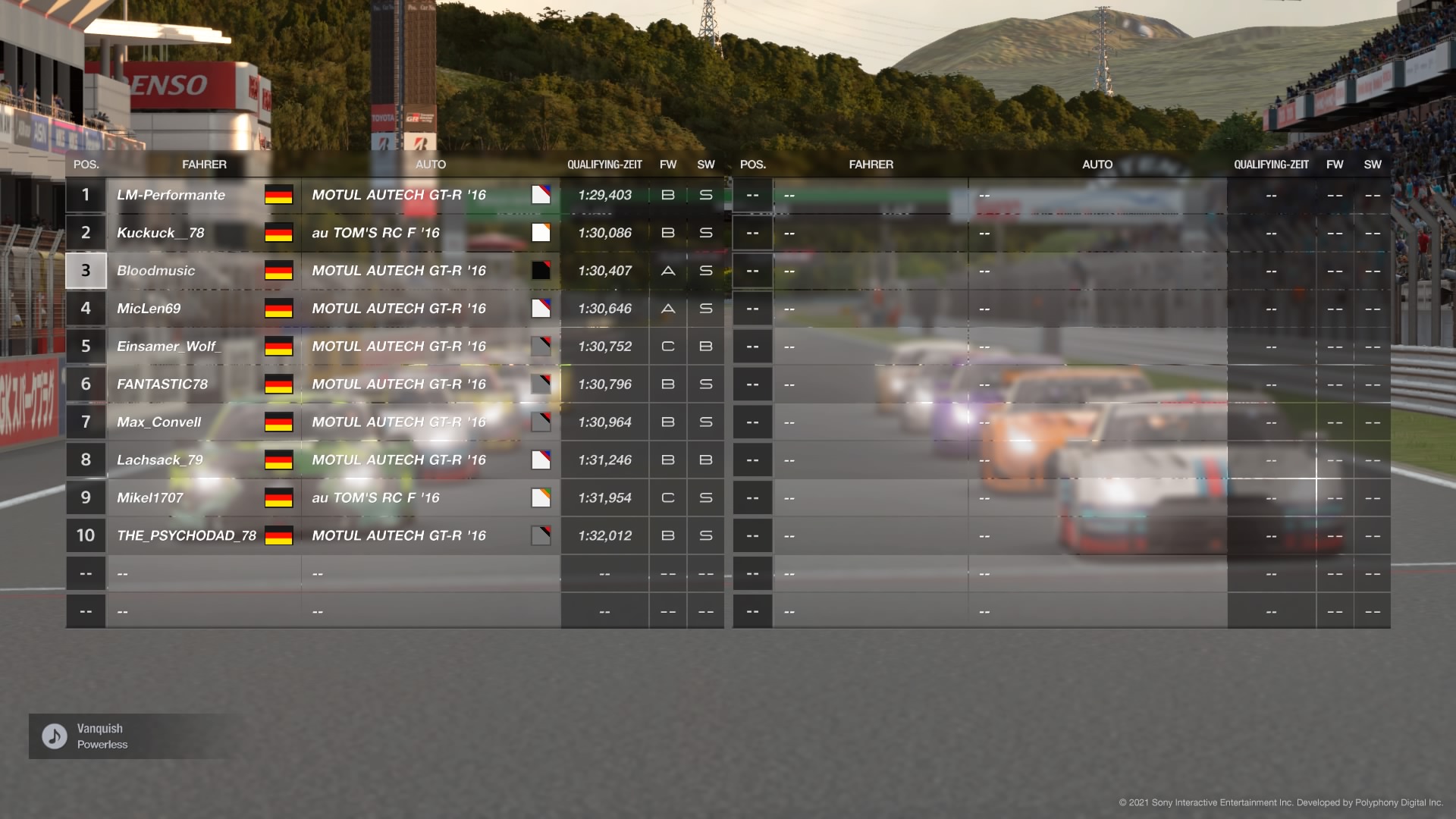Select the German flag next to Einsamer_Wolf_
Screen dimensions: 1456x819
[278, 346]
